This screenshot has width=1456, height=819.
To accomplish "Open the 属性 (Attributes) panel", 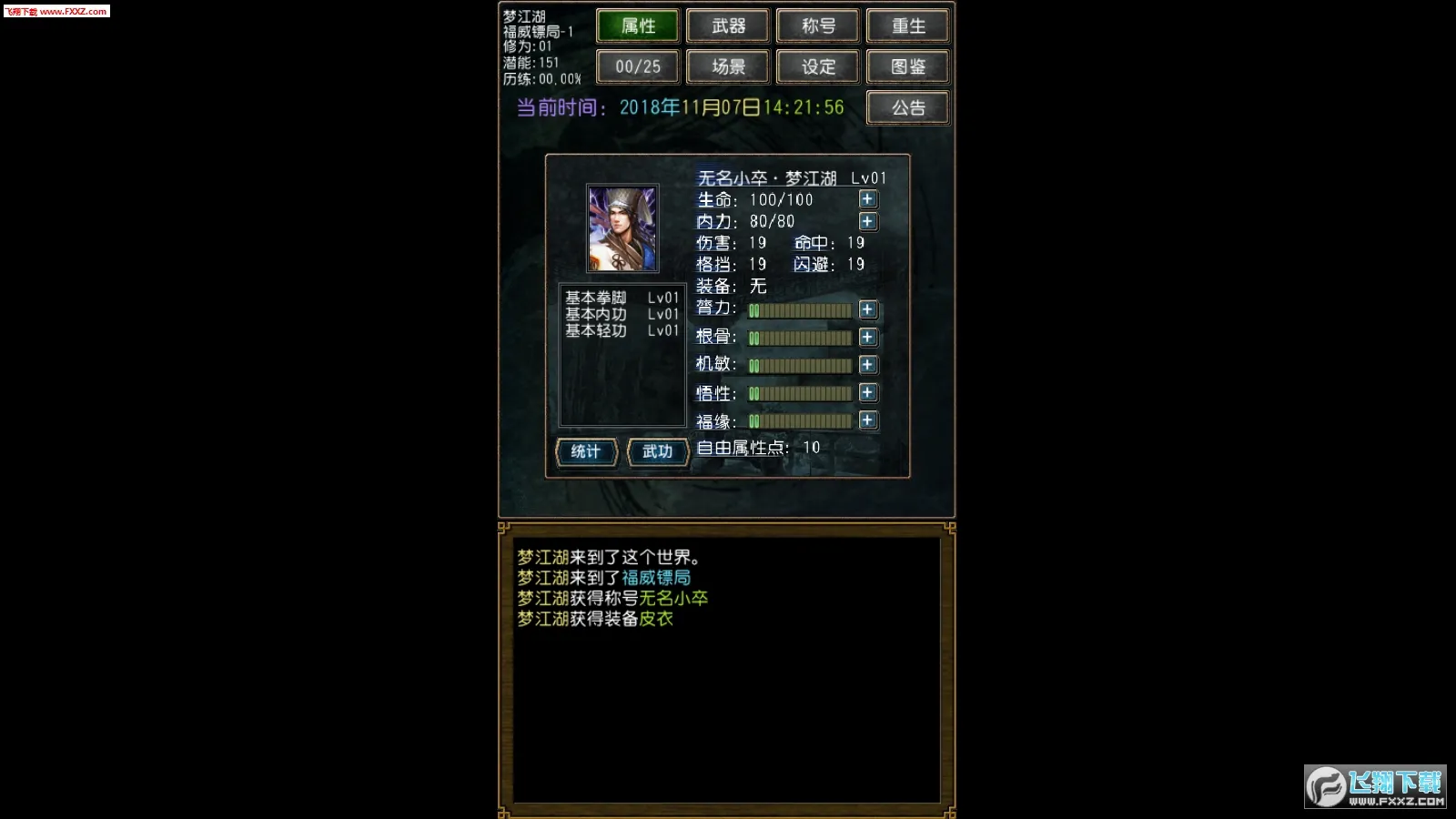I will [637, 25].
